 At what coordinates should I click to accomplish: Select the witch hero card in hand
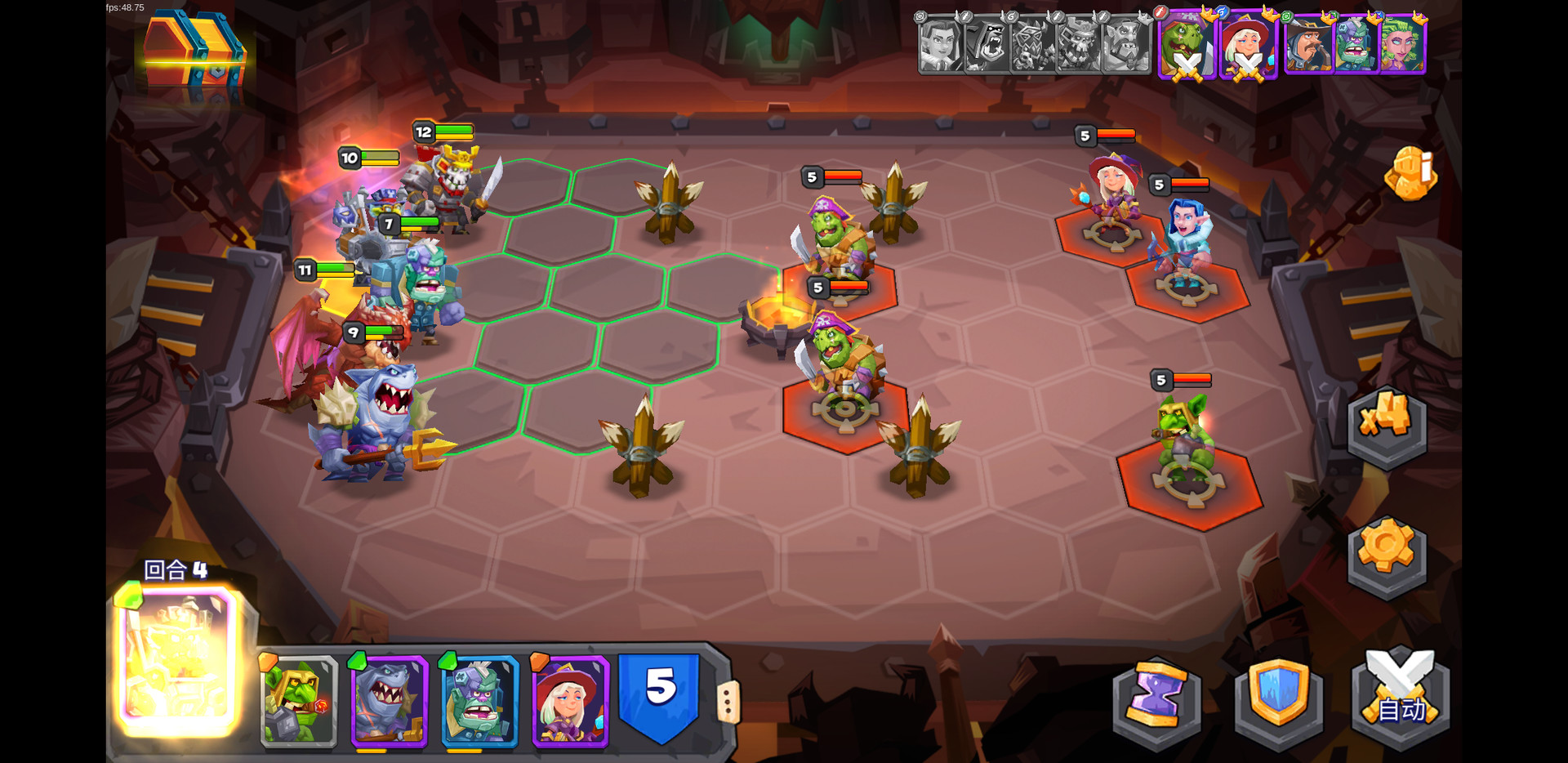coord(570,701)
